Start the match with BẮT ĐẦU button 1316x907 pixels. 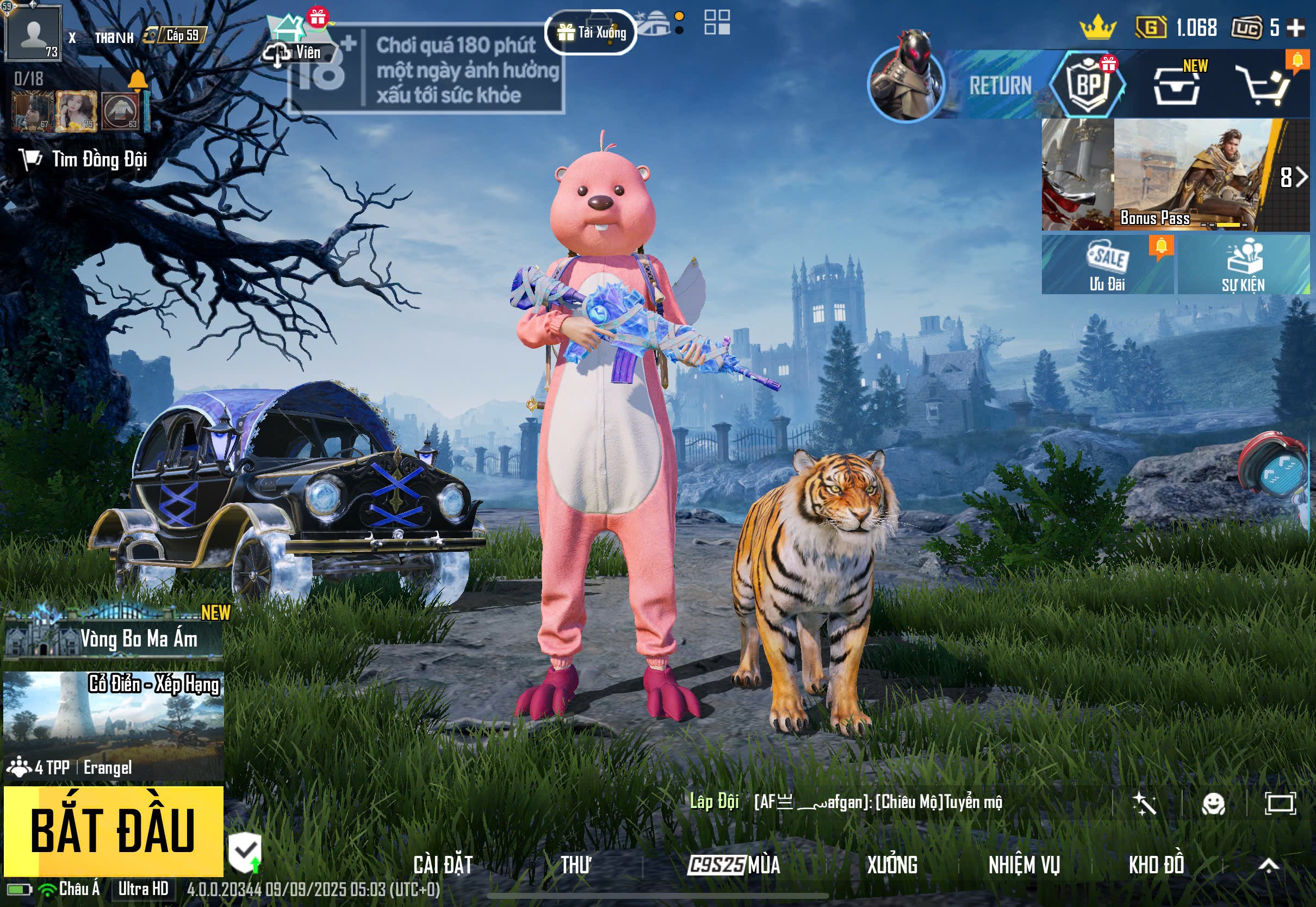click(x=113, y=830)
